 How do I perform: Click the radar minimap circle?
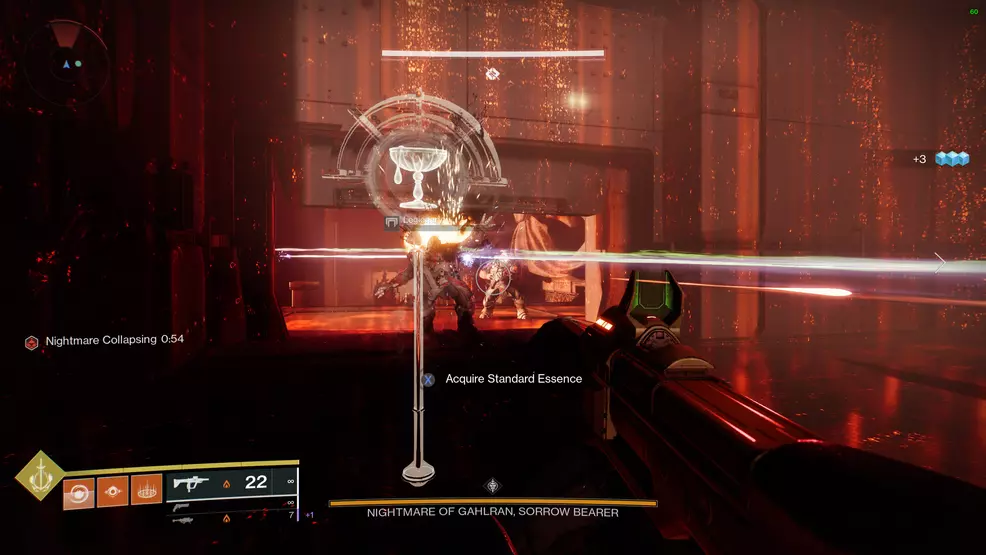[x=67, y=62]
